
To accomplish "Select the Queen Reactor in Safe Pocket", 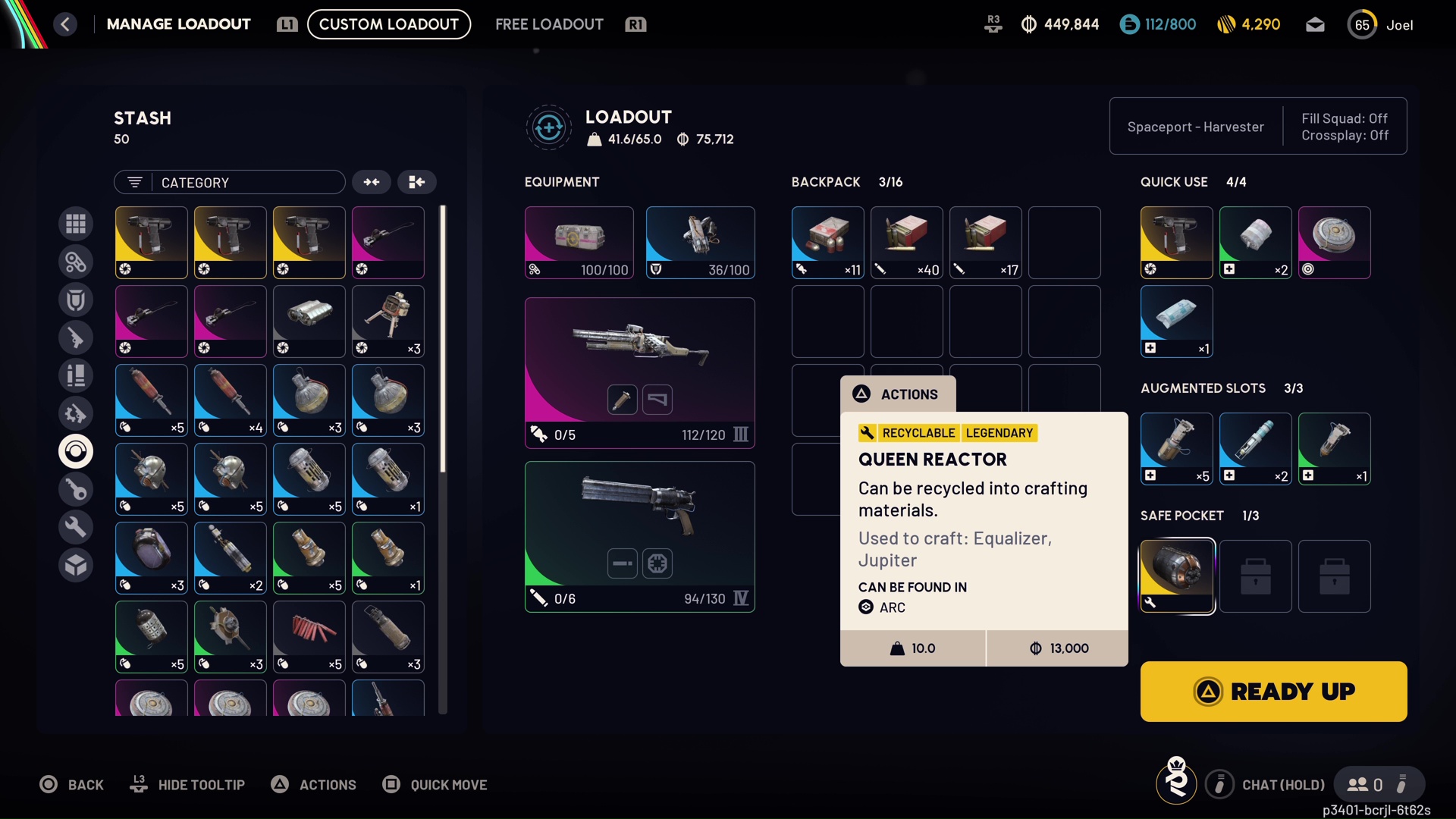I will click(x=1177, y=576).
